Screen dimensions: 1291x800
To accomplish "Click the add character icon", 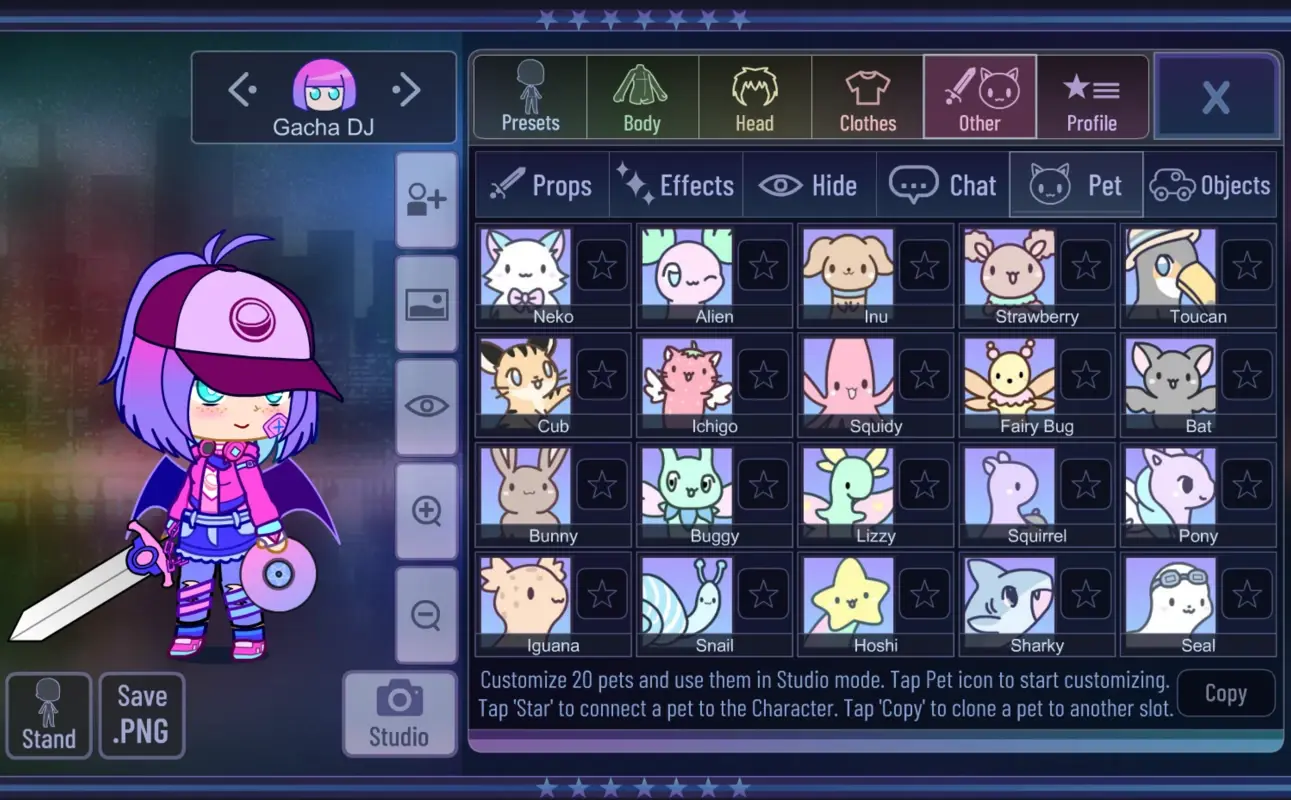I will (x=427, y=199).
